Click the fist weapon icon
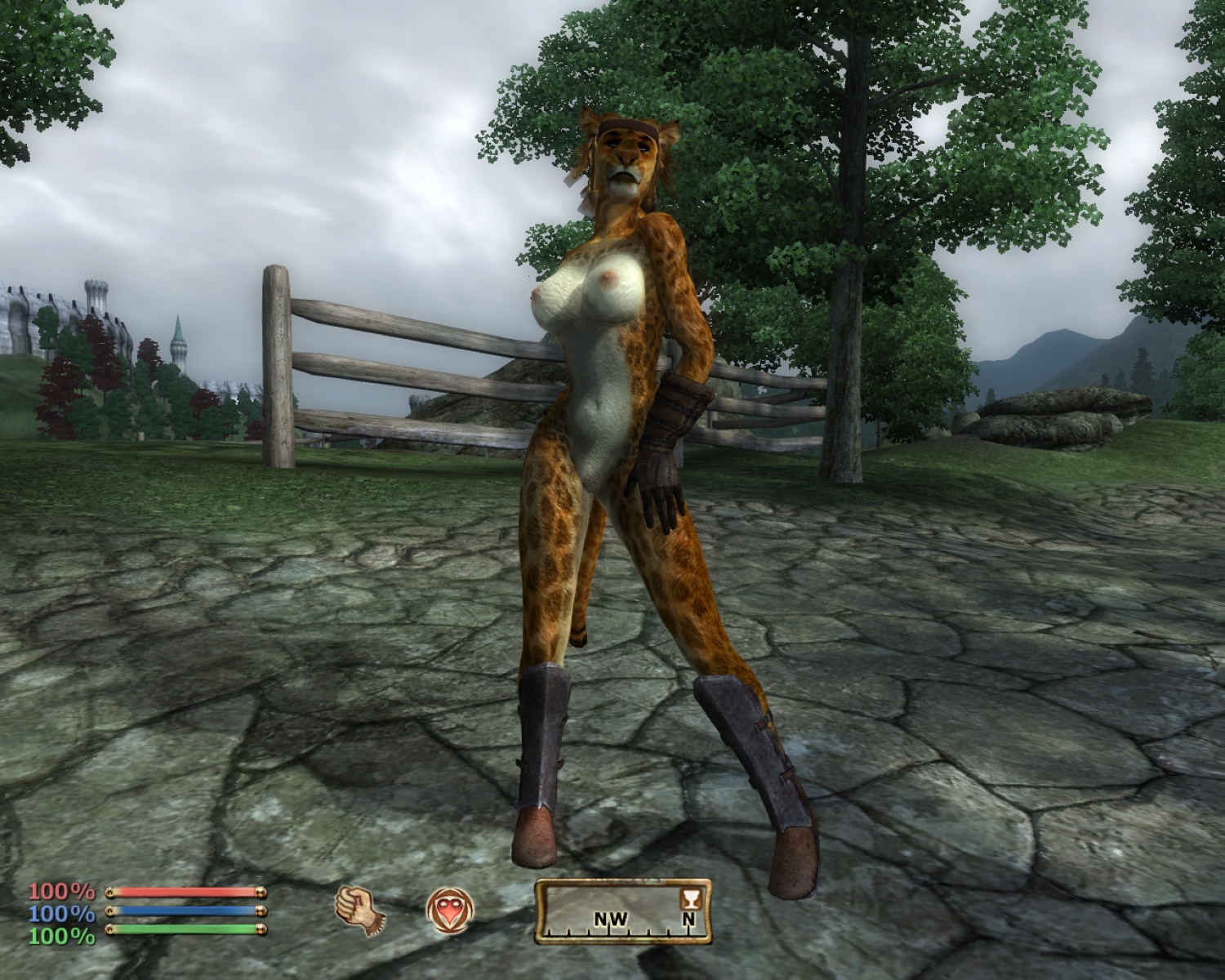 point(359,909)
